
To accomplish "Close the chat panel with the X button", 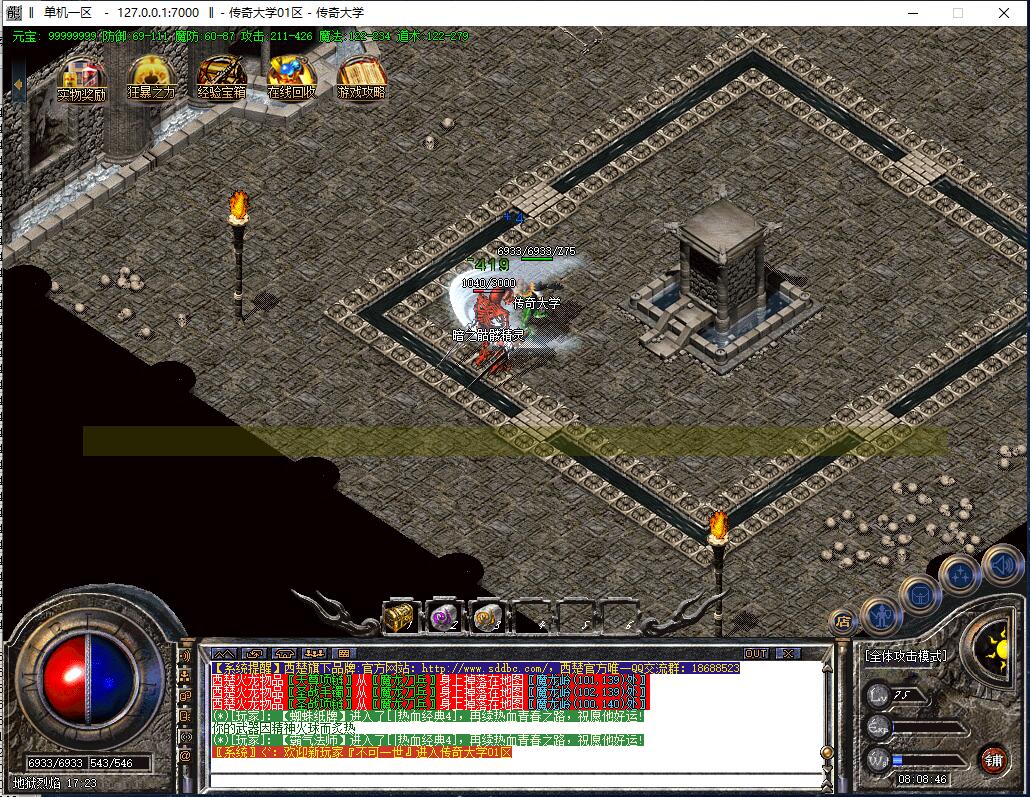I will [x=788, y=653].
